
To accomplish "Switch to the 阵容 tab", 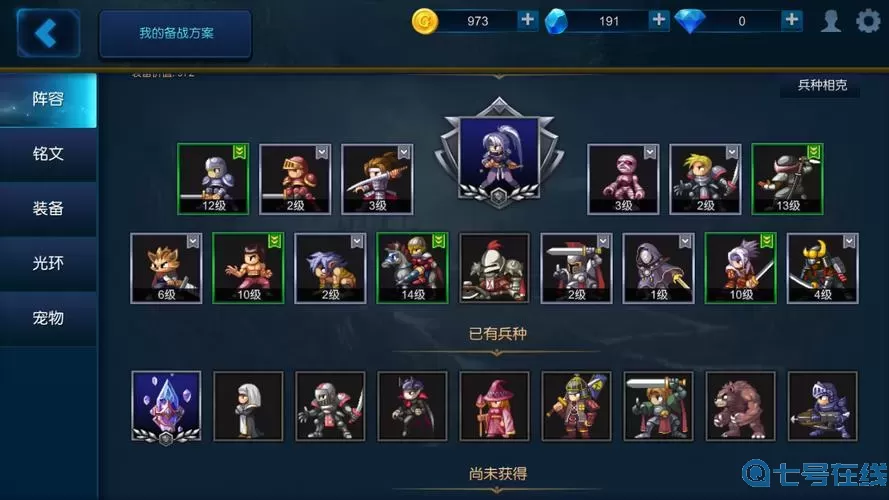I will coord(48,100).
